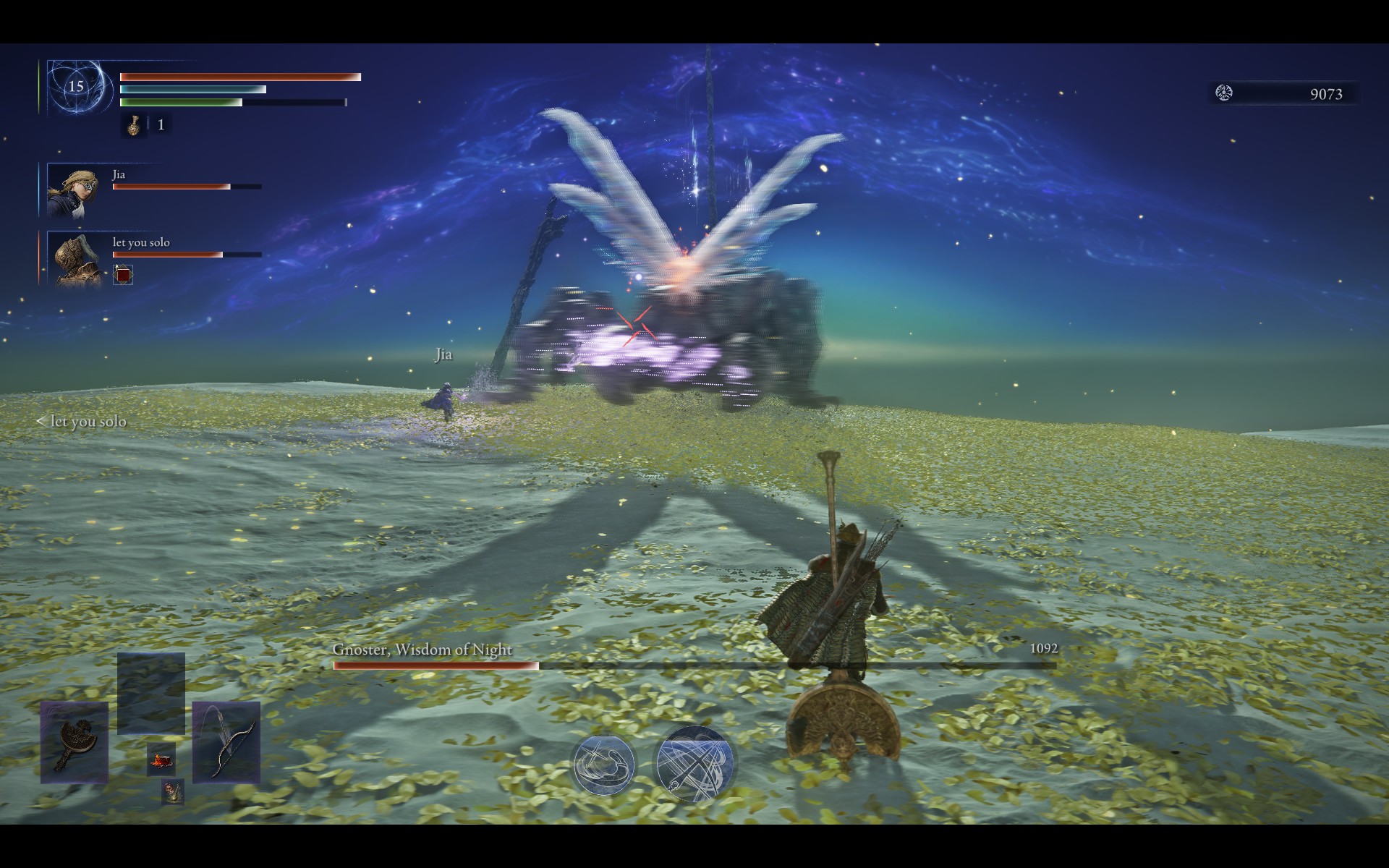The height and width of the screenshot is (868, 1389).
Task: Click the level 15 emblem
Action: 76,87
